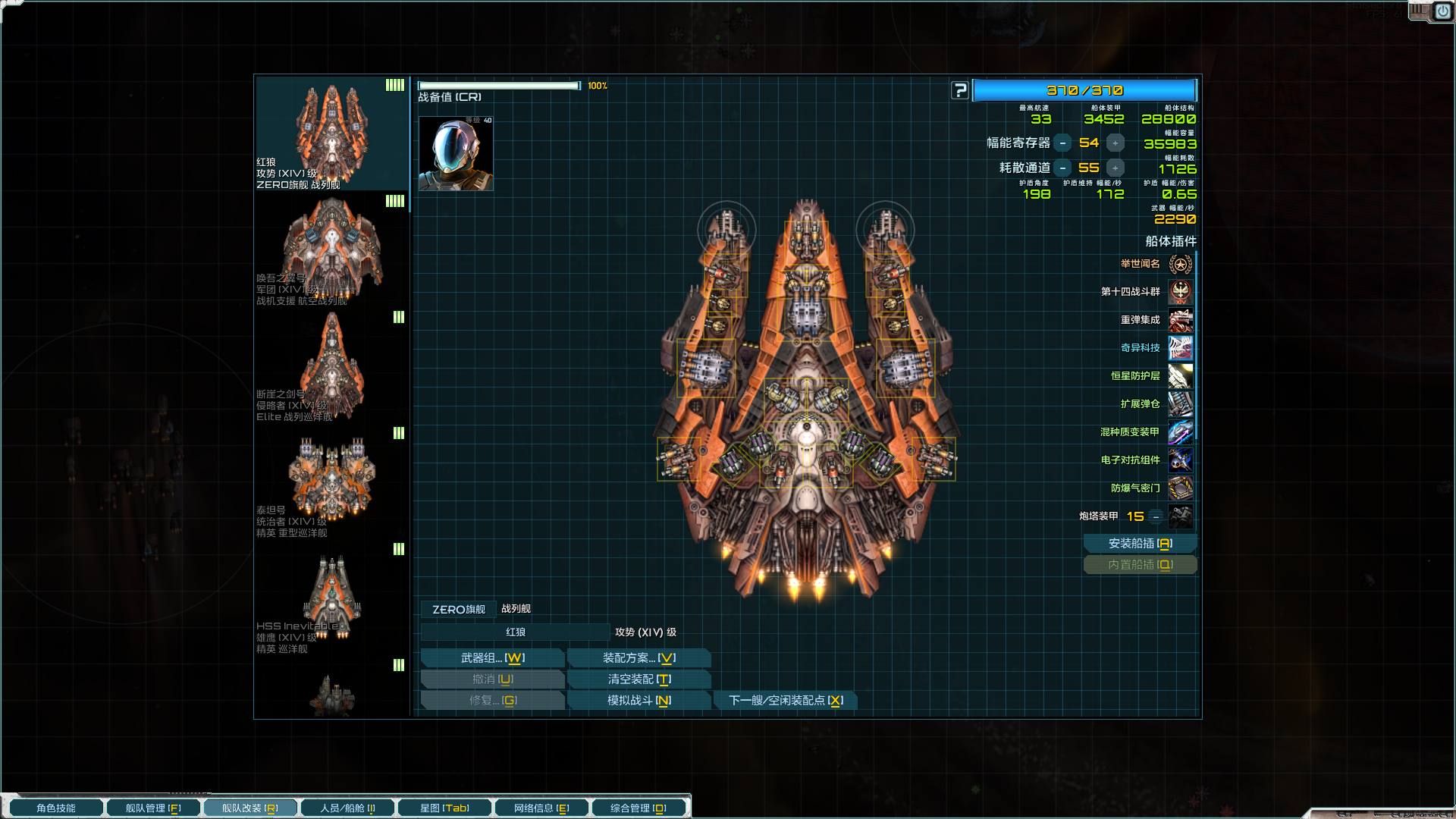Screen dimensions: 1456x819
Task: Choose the HSS Inevitable cruiser in list
Action: pos(331,600)
